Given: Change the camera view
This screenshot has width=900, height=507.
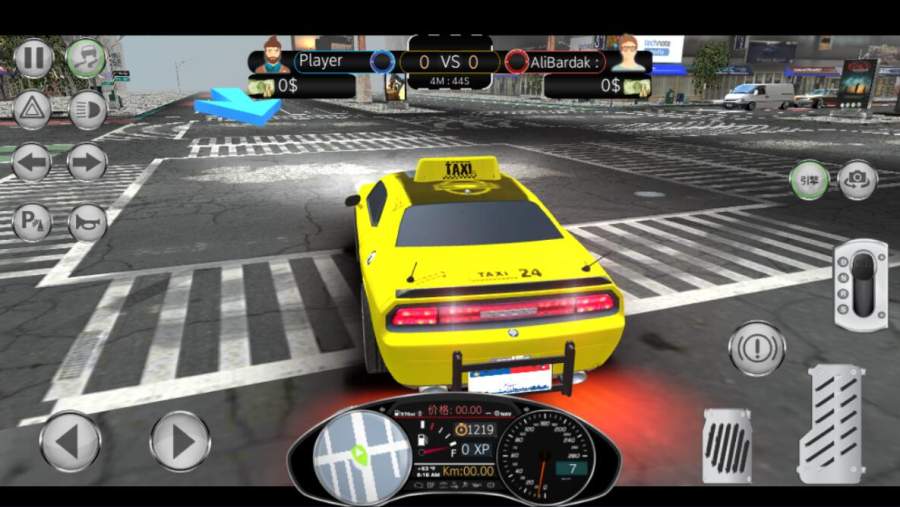Looking at the screenshot, I should (x=857, y=180).
